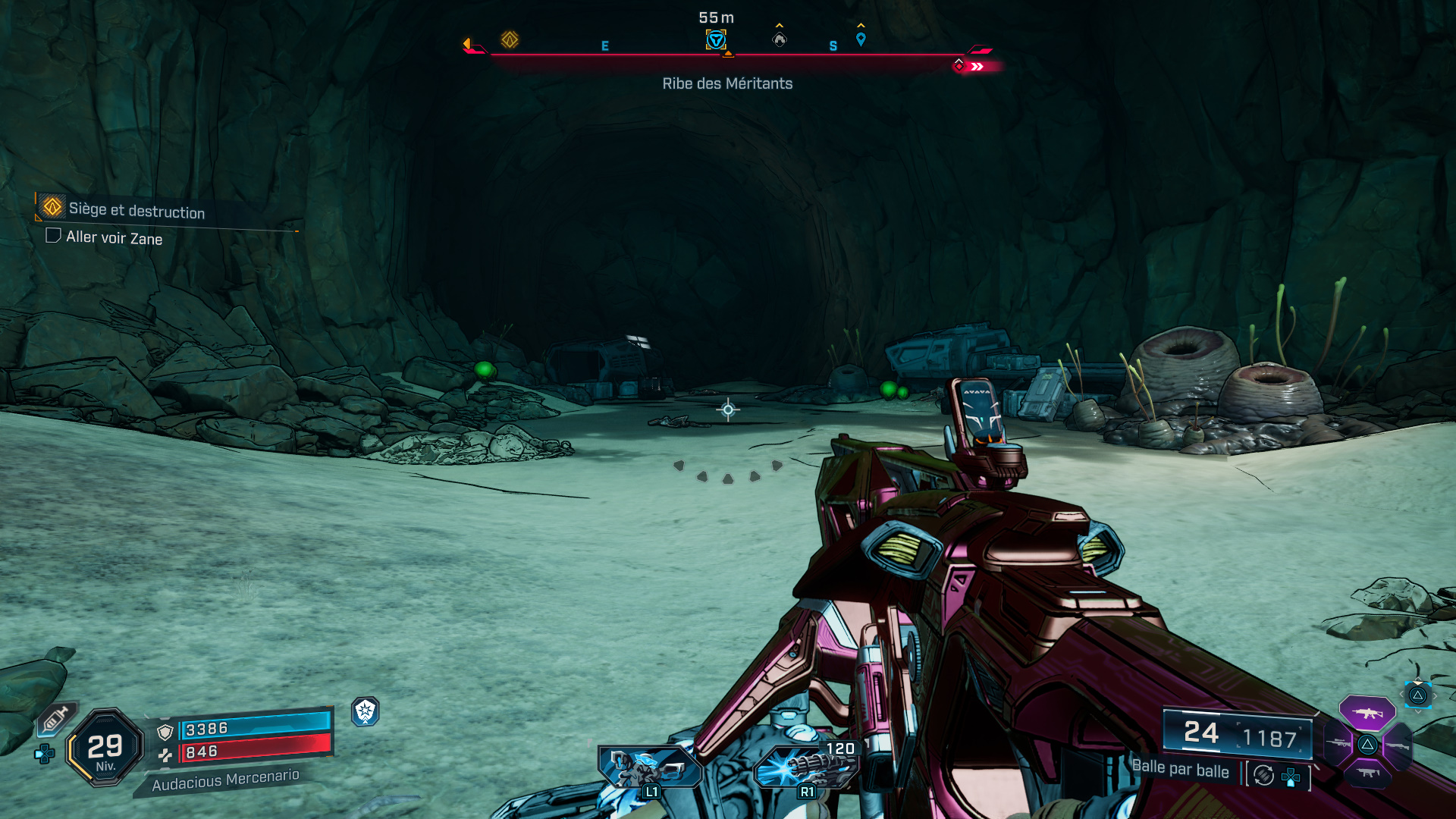
Task: Open the level 29 character badge
Action: pyautogui.click(x=105, y=748)
